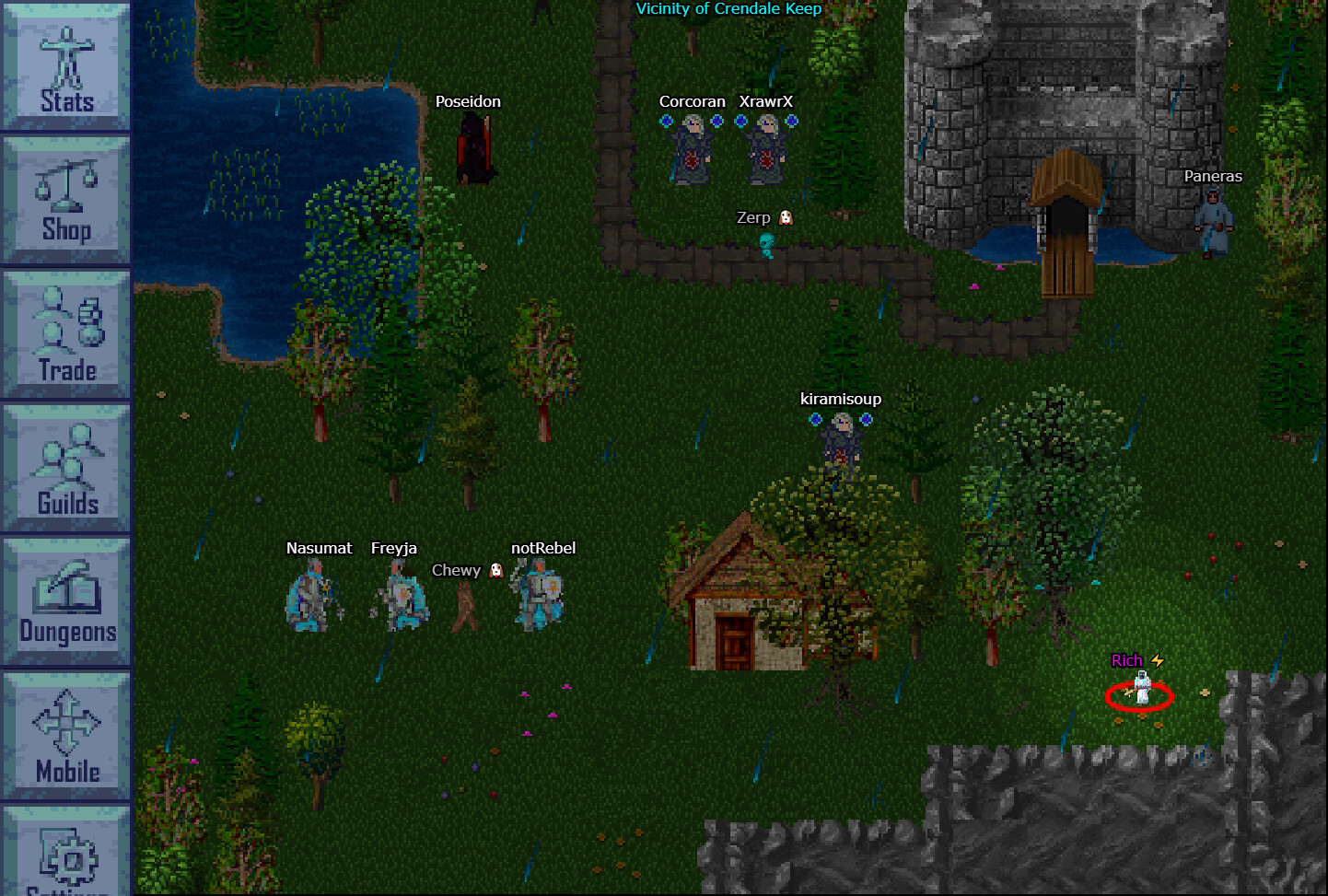The image size is (1328, 896).
Task: Click notRebel's name label
Action: tap(542, 548)
